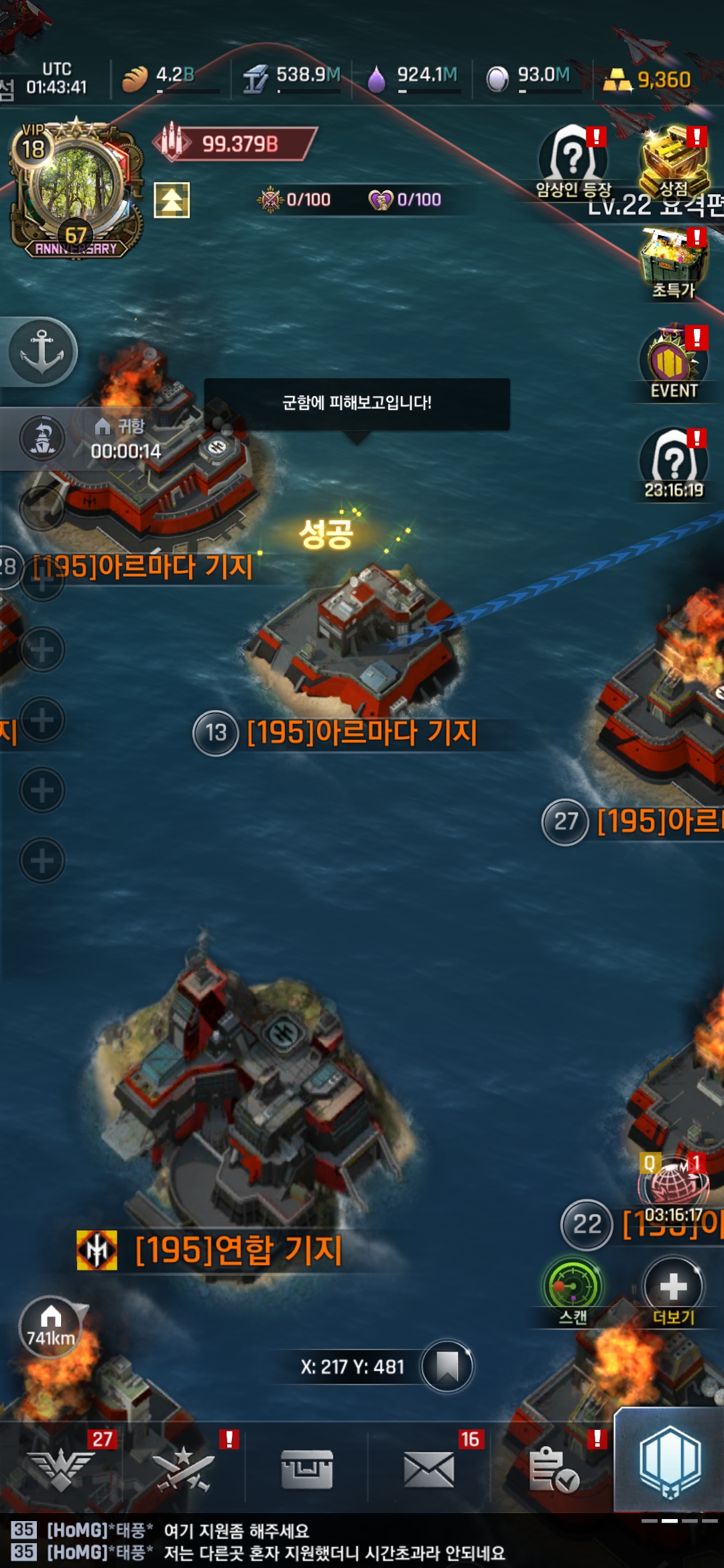Tap the anchor fleet button
This screenshot has width=724, height=1568.
click(x=42, y=351)
